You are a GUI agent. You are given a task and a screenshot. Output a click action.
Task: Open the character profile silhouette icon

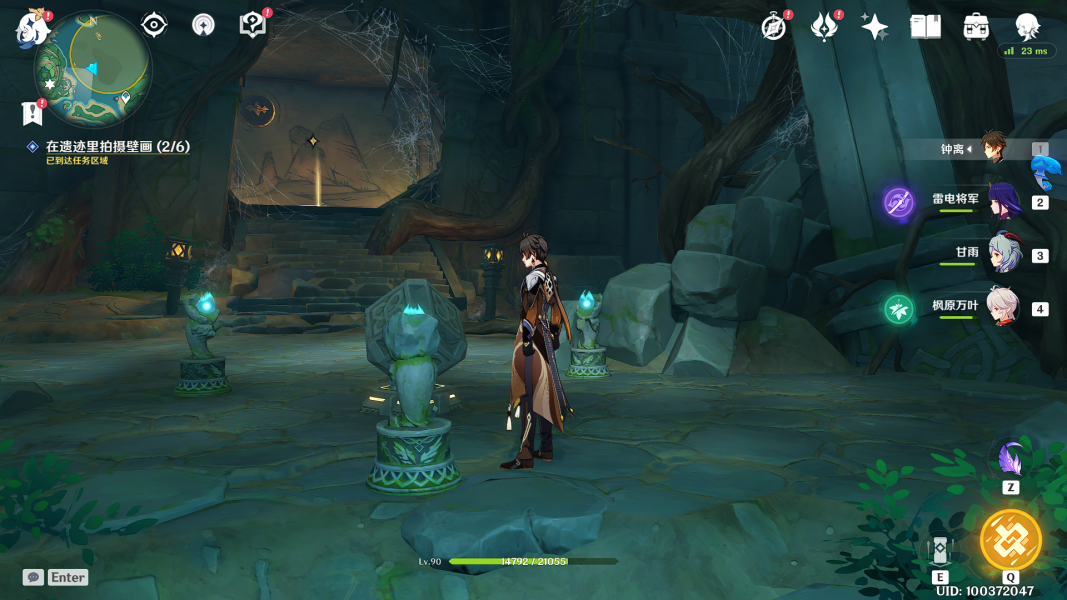pyautogui.click(x=1027, y=27)
